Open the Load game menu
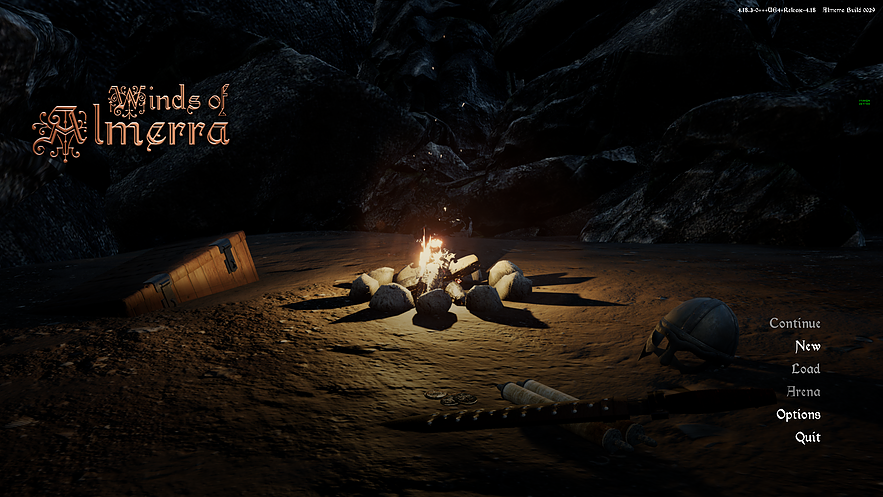This screenshot has height=497, width=883. [x=805, y=369]
